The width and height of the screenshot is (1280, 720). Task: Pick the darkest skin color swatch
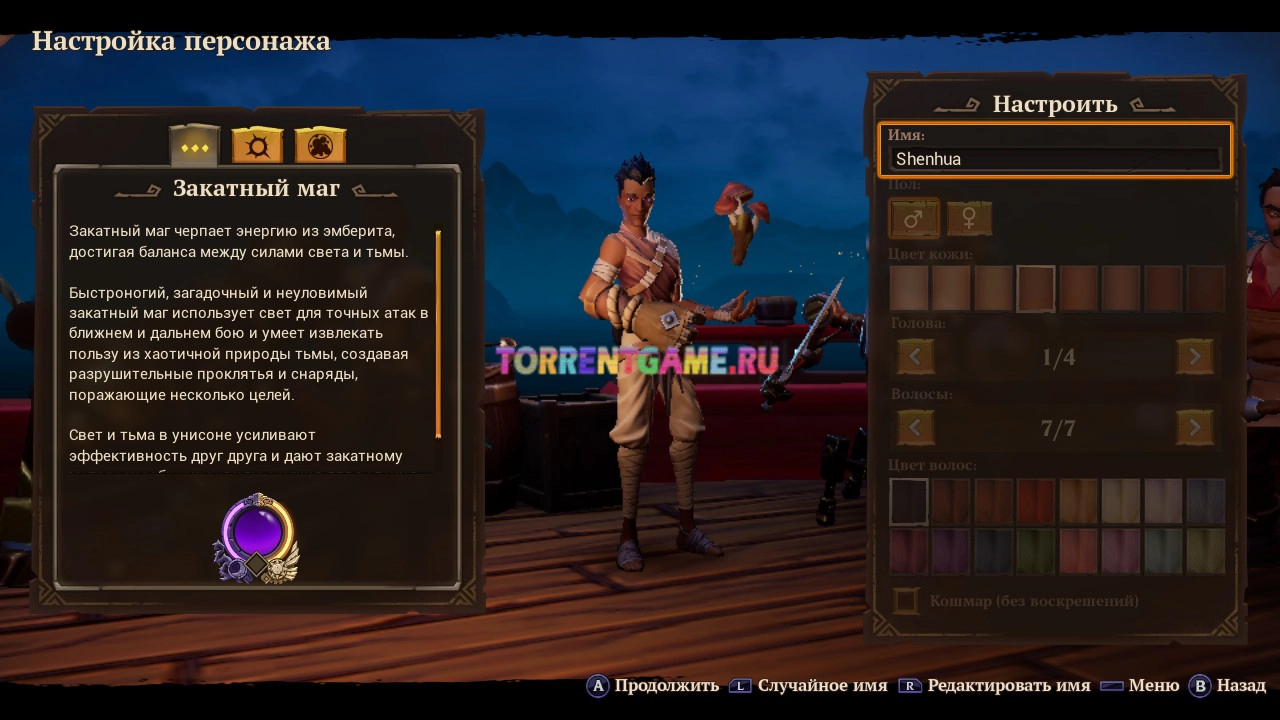coord(1205,289)
